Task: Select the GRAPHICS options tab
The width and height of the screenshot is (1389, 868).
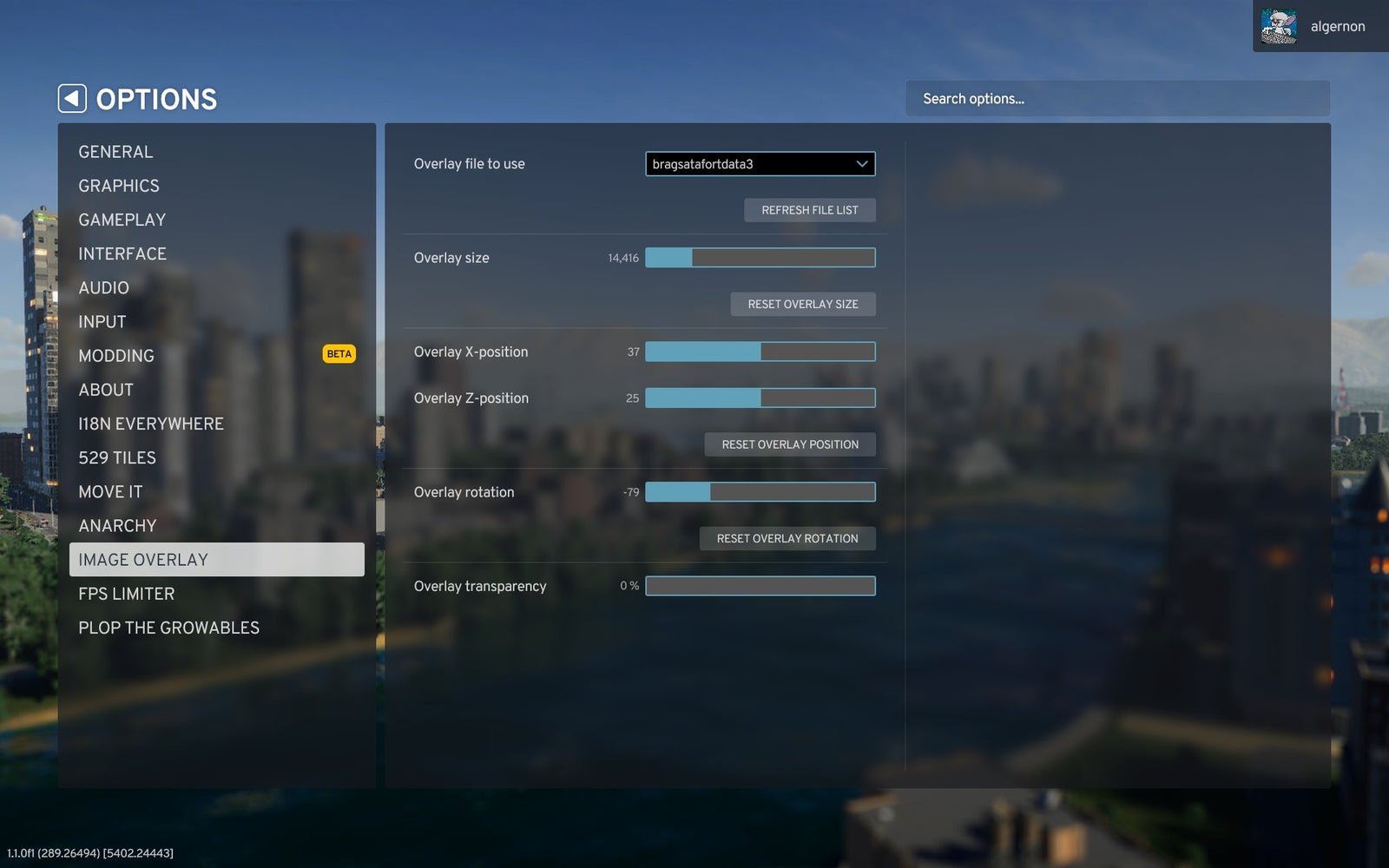Action: click(x=119, y=185)
